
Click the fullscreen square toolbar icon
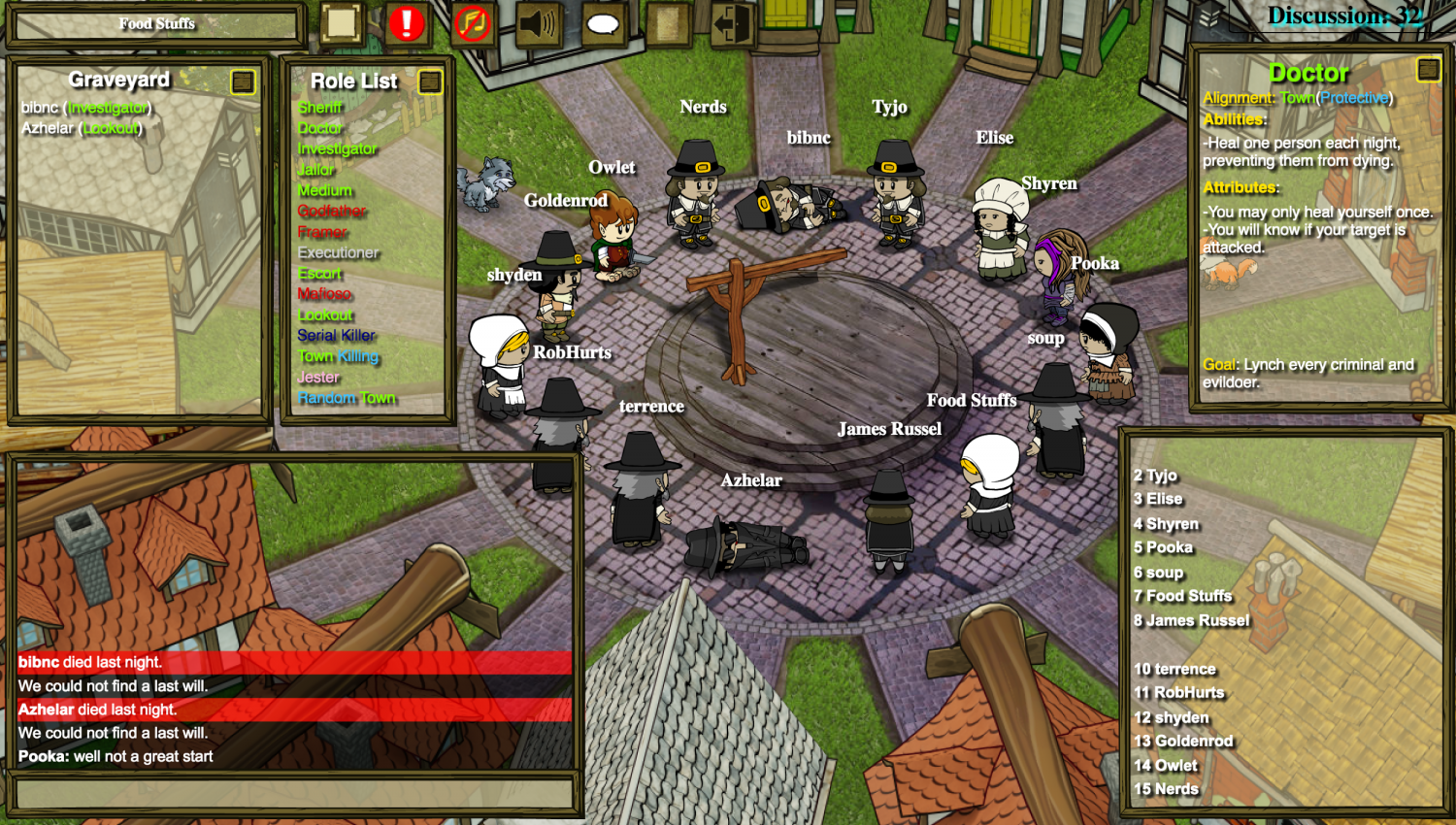pyautogui.click(x=341, y=23)
